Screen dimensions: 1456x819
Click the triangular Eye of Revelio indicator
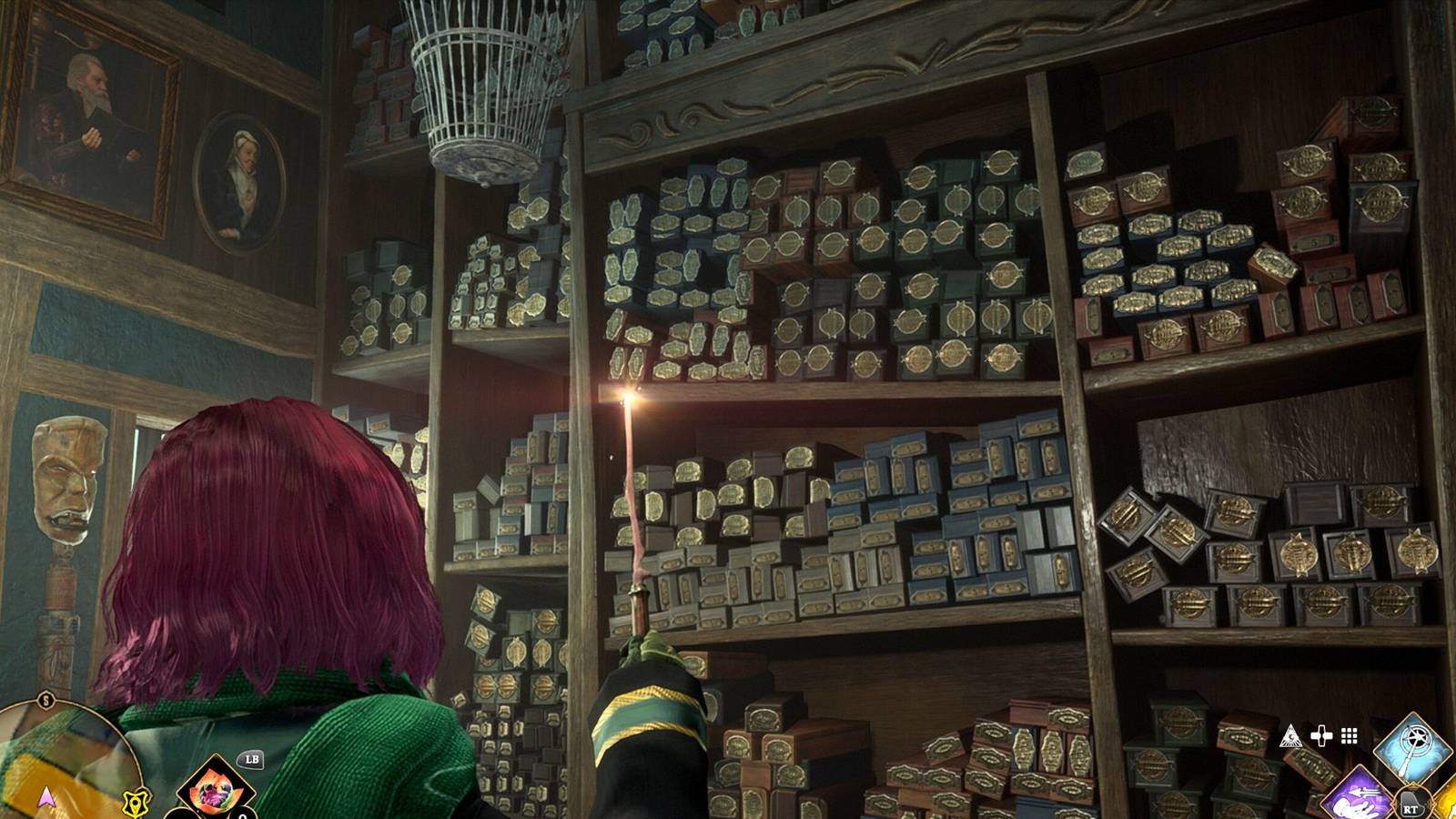point(1291,736)
